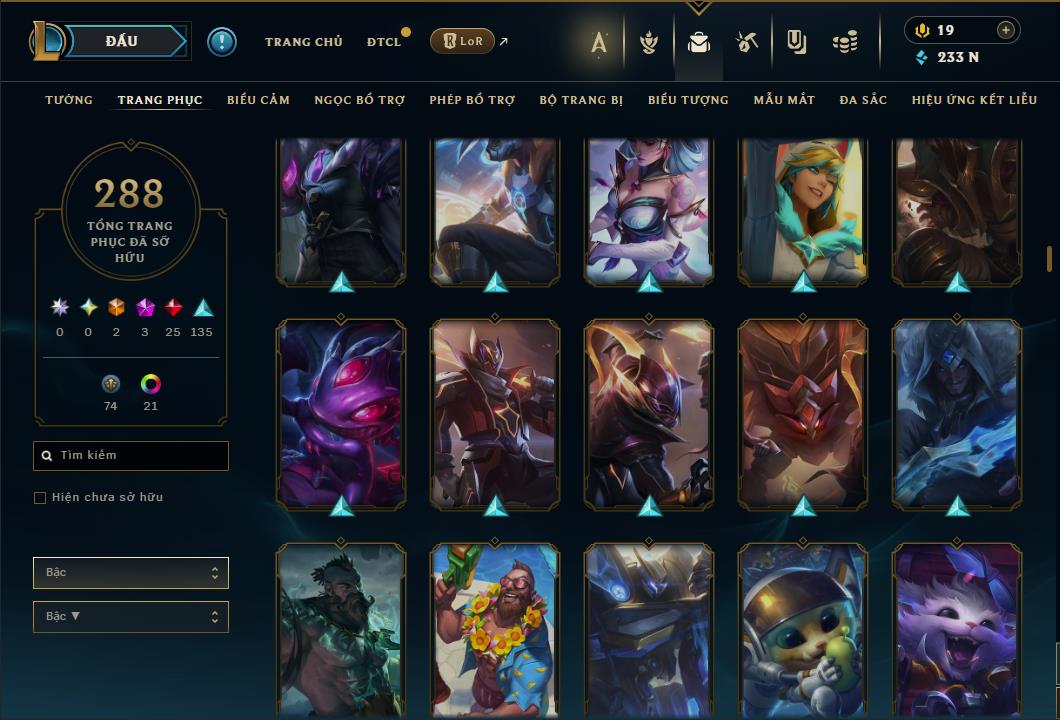The width and height of the screenshot is (1060, 720).
Task: Switch to the TƯỚNG tab
Action: click(x=69, y=100)
